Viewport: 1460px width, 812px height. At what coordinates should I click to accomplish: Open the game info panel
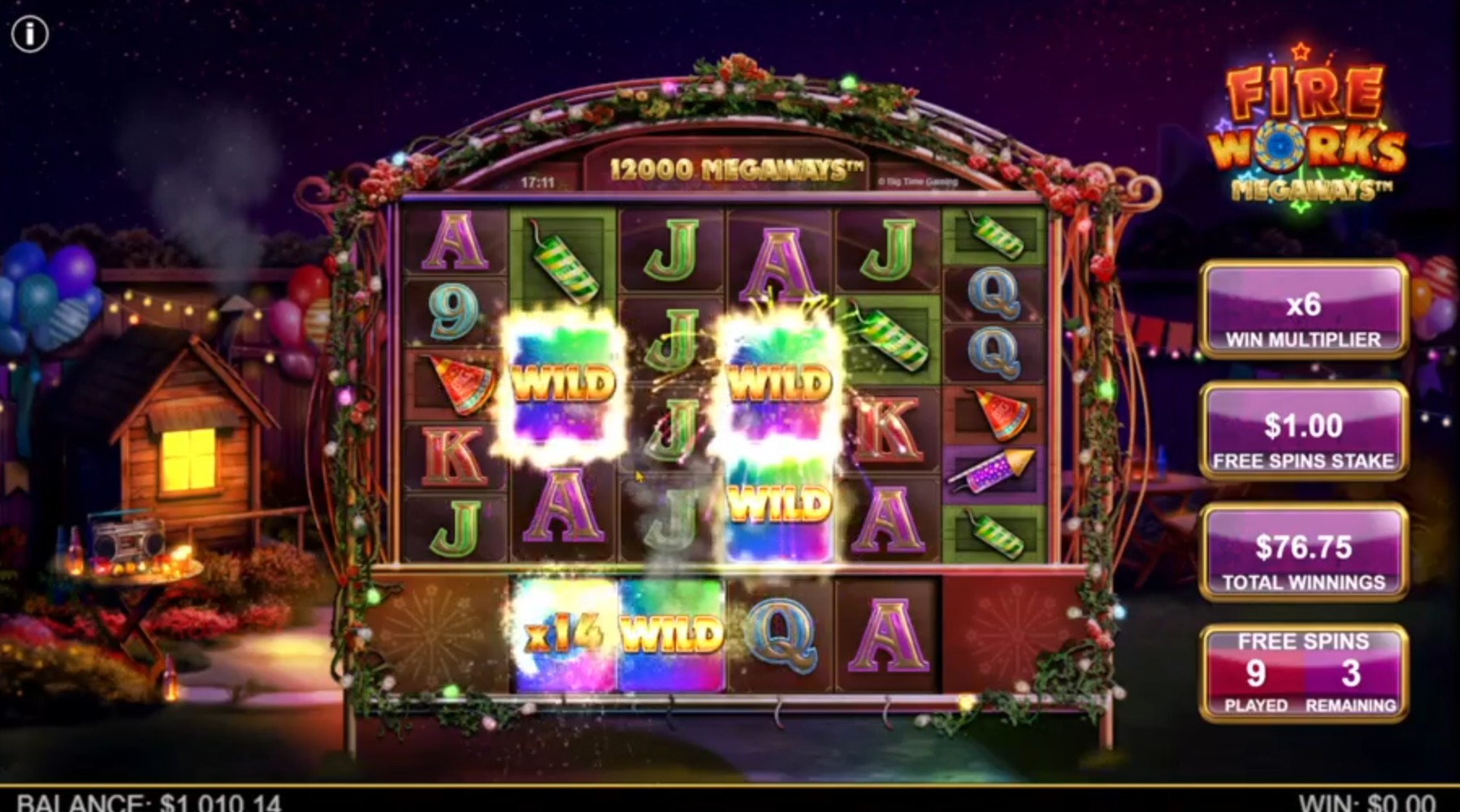click(x=30, y=34)
